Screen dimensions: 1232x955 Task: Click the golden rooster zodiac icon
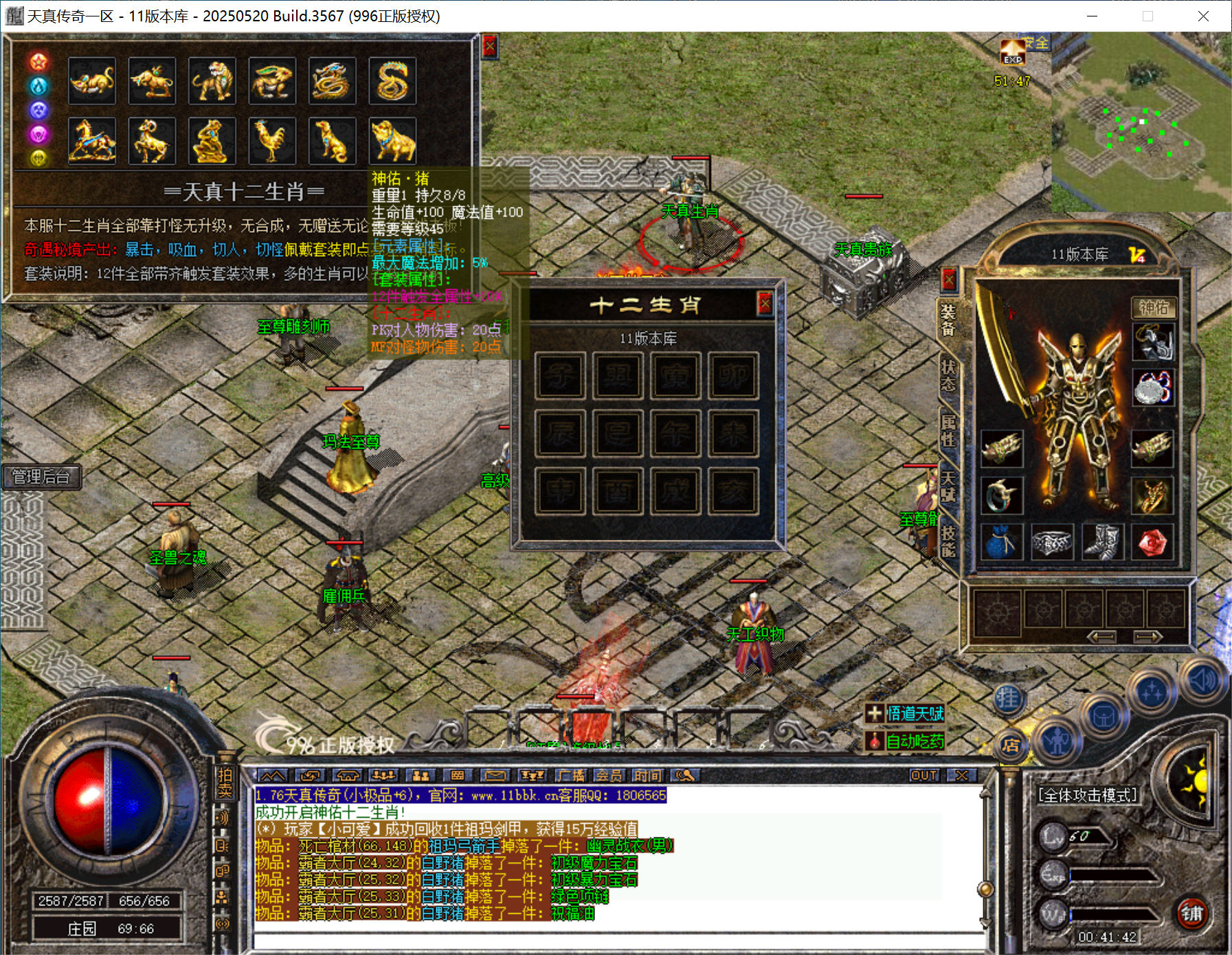click(272, 141)
